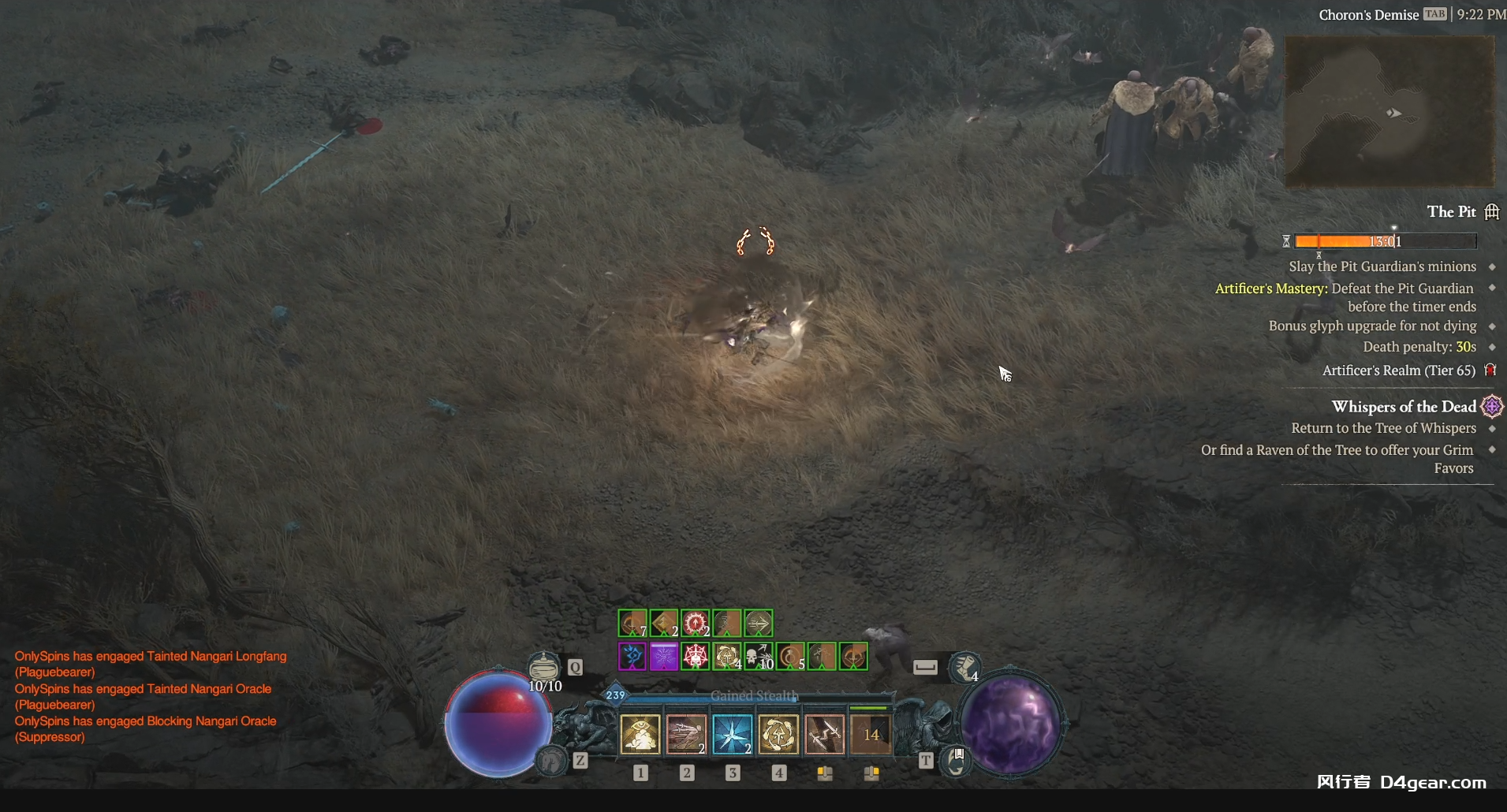Viewport: 1507px width, 812px height.
Task: Inspect the solid purple burst buff icon
Action: (664, 656)
